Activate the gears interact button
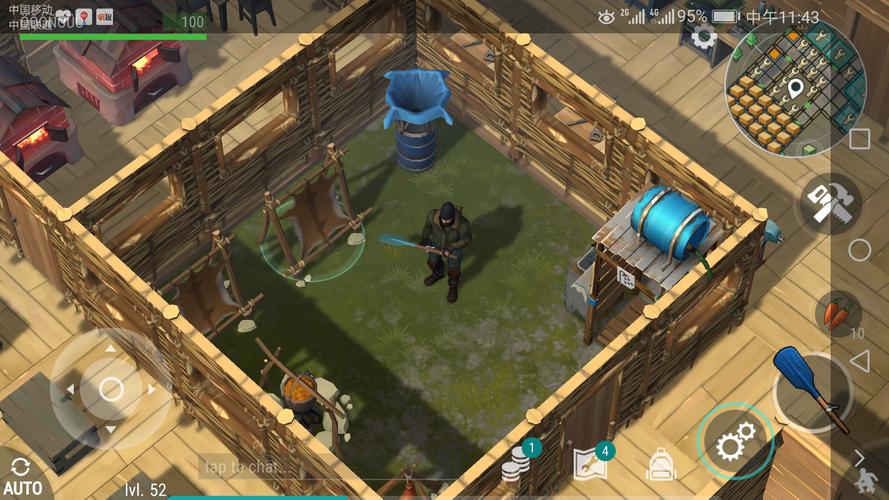Image resolution: width=889 pixels, height=500 pixels. point(735,441)
